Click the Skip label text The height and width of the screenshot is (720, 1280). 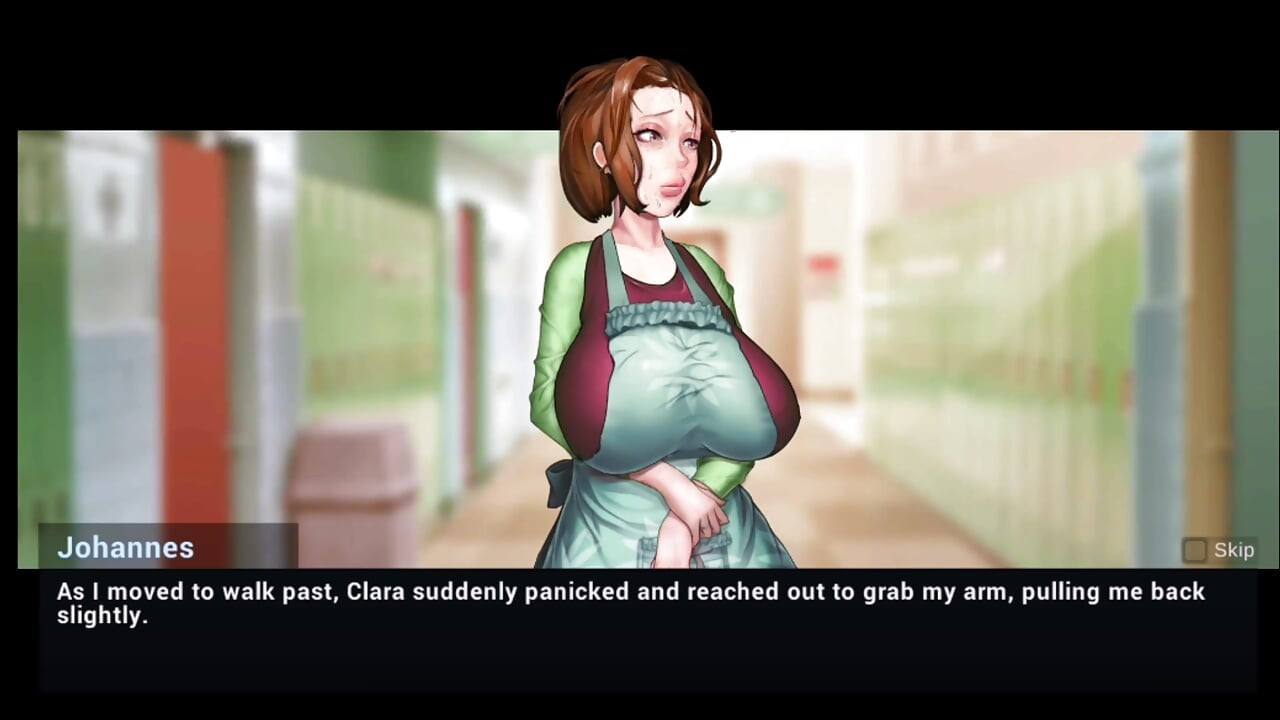(1234, 550)
